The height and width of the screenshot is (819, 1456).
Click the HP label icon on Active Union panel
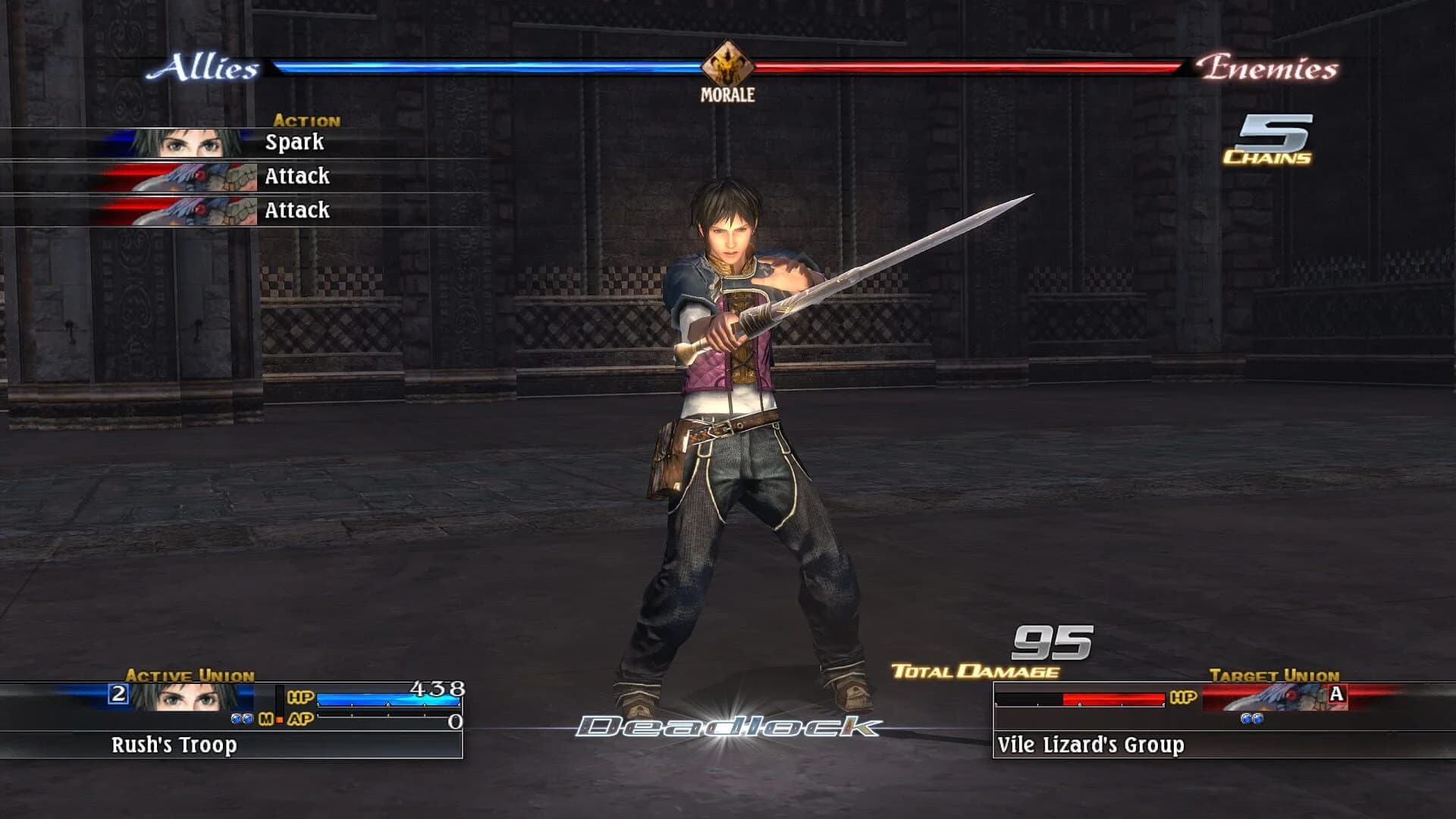point(300,697)
